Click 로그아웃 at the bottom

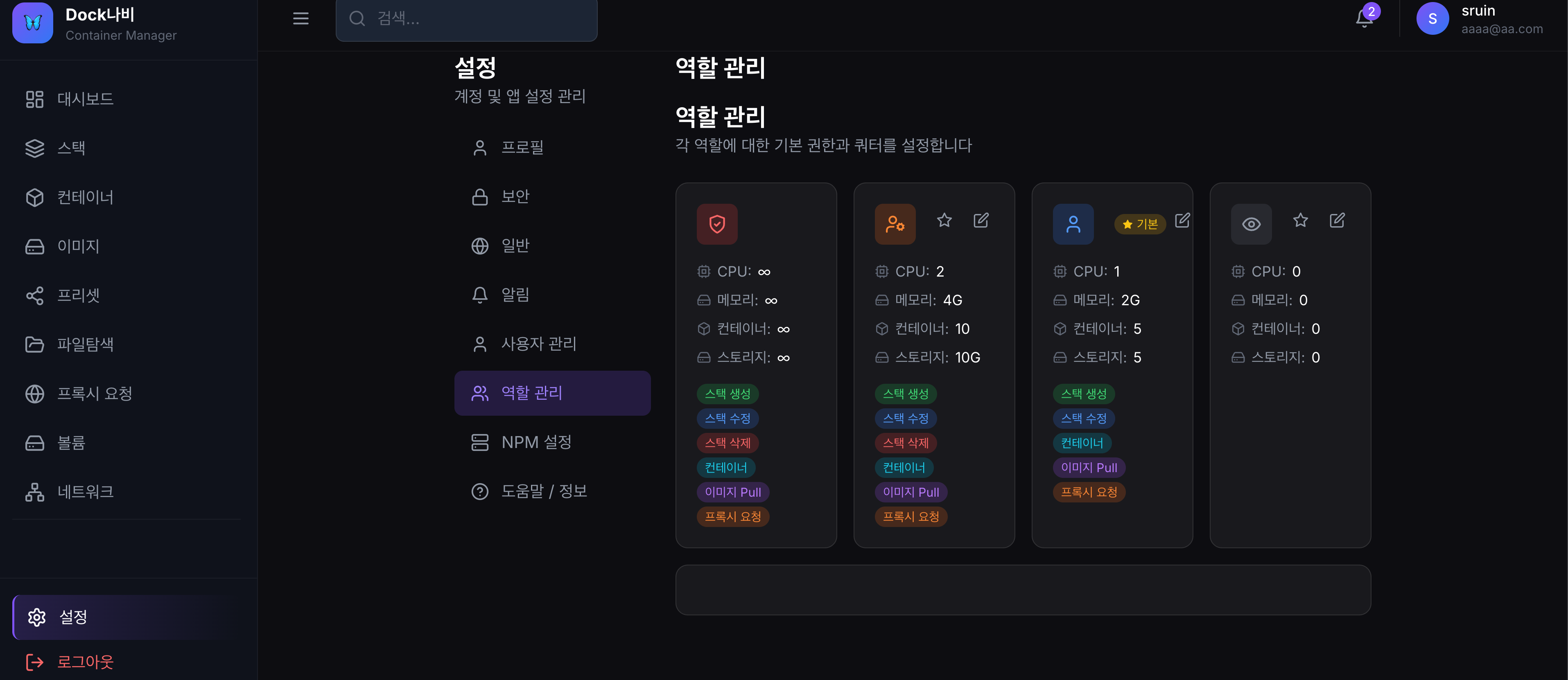85,662
